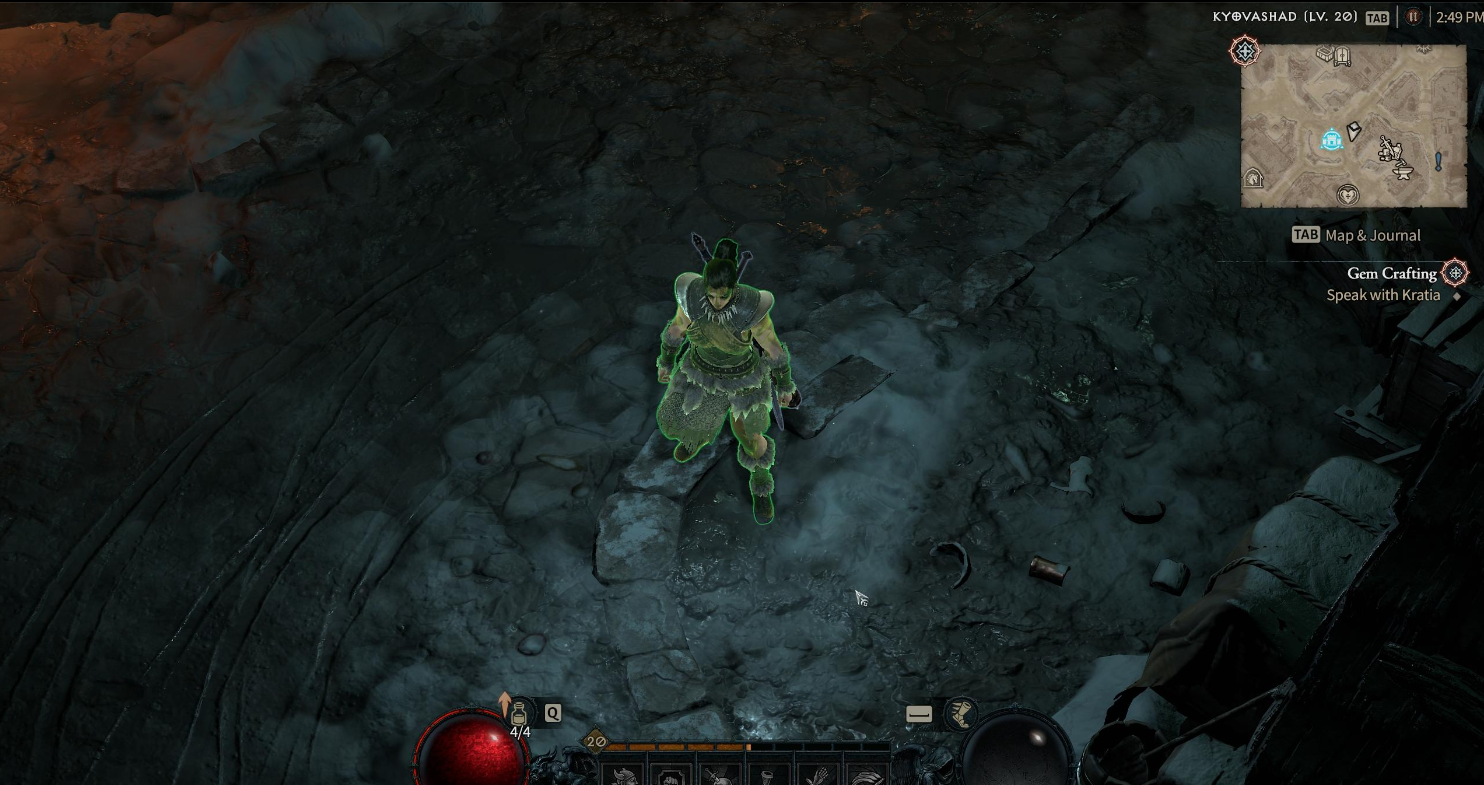
Task: Select the quest compass icon beside Gem Crafting
Action: (1455, 272)
